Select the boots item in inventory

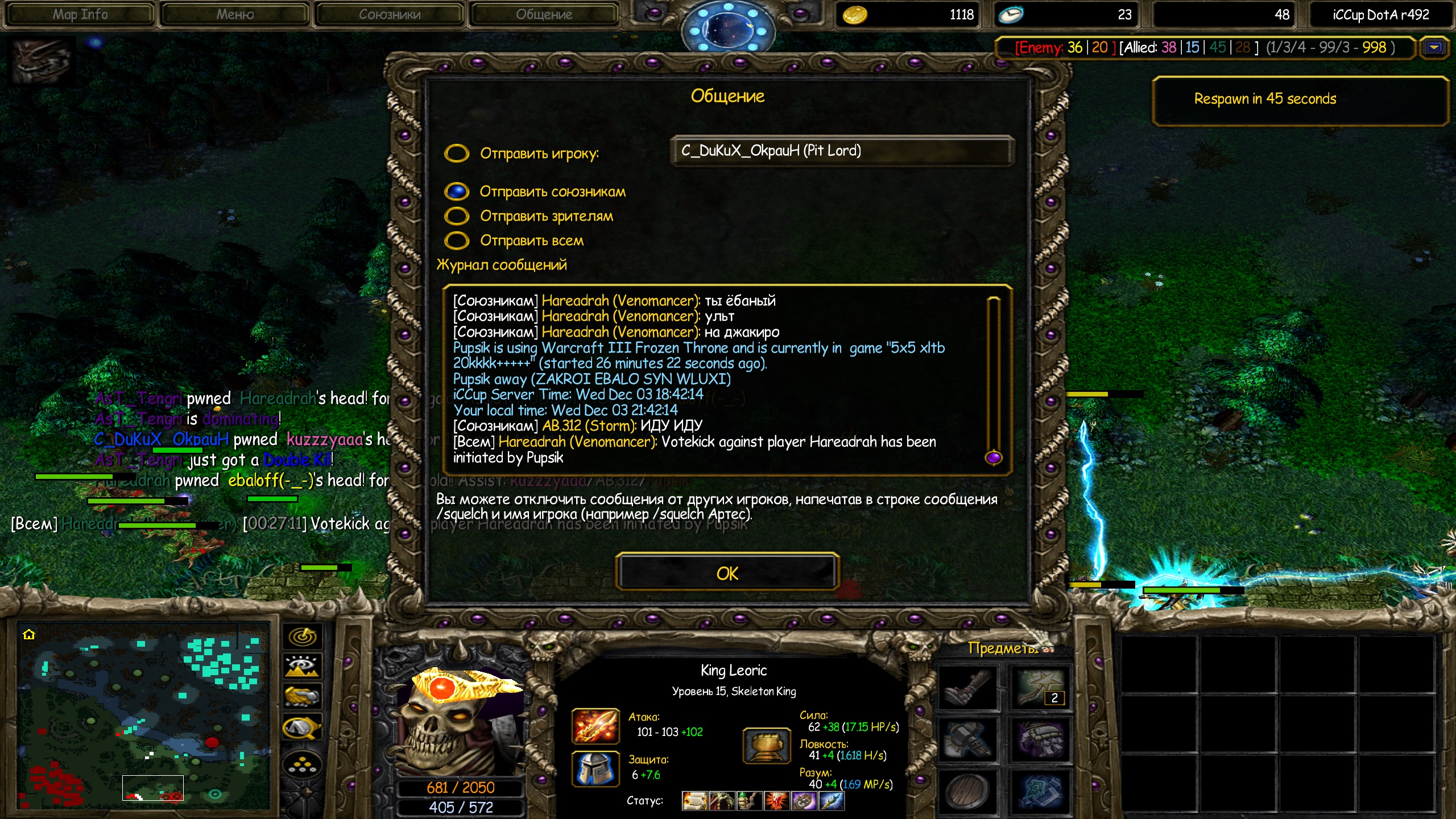pyautogui.click(x=967, y=688)
